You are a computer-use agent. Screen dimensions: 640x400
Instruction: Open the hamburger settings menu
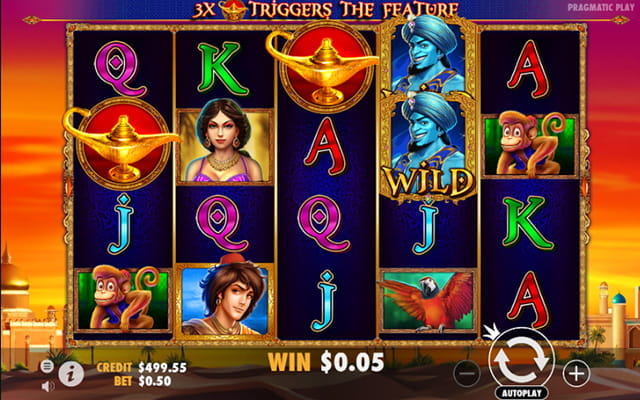click(47, 366)
